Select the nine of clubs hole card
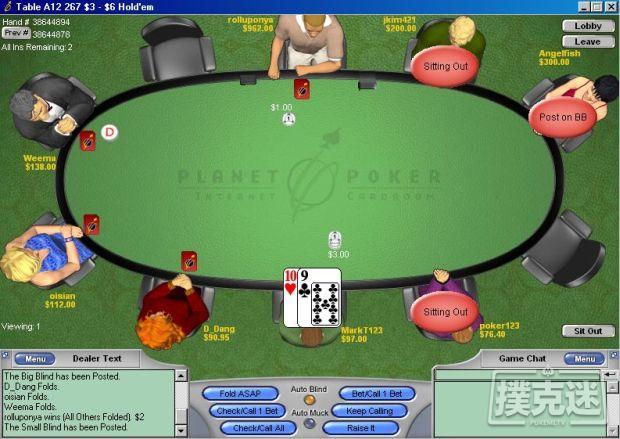This screenshot has height=439, width=620. click(x=322, y=297)
